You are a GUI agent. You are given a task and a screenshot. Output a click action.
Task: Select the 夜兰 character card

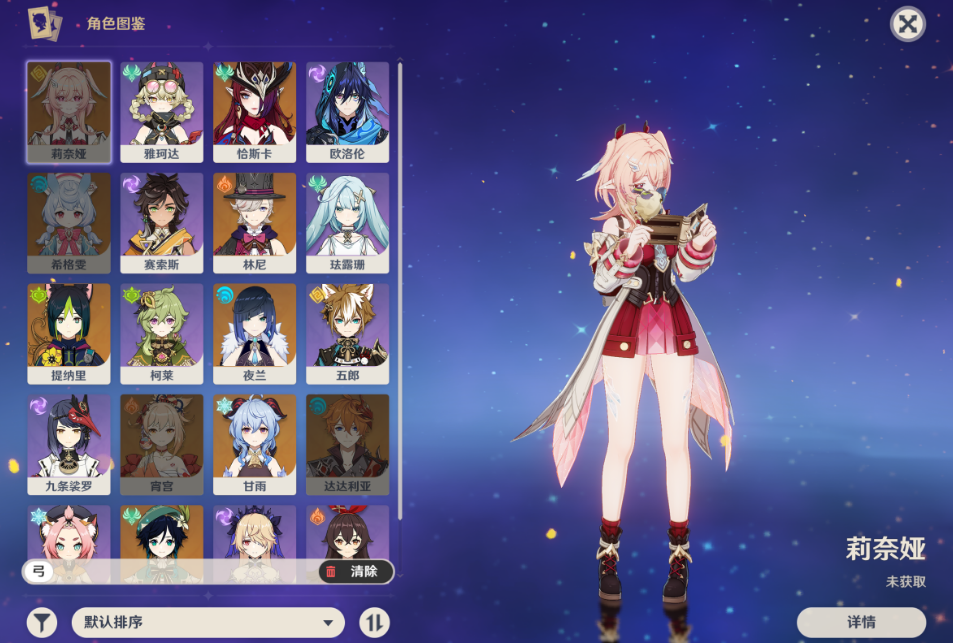[254, 333]
